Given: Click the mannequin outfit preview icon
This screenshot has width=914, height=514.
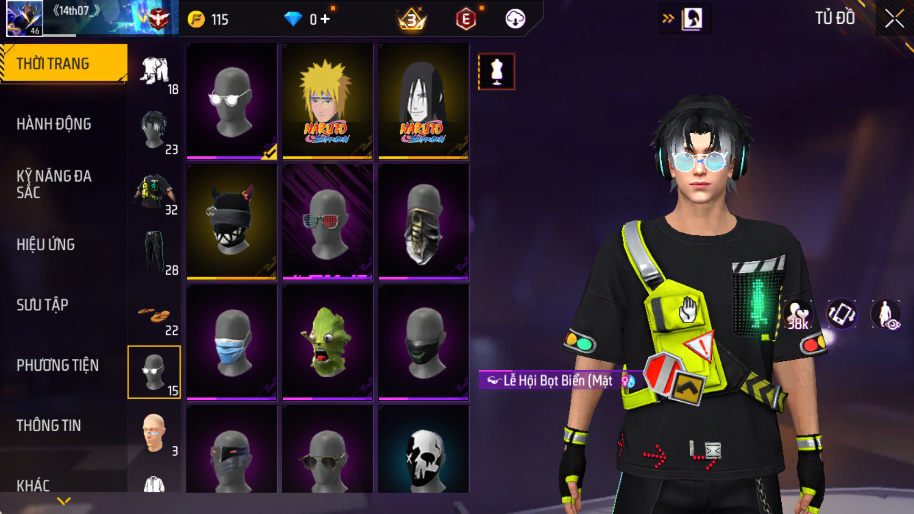Looking at the screenshot, I should pyautogui.click(x=497, y=71).
